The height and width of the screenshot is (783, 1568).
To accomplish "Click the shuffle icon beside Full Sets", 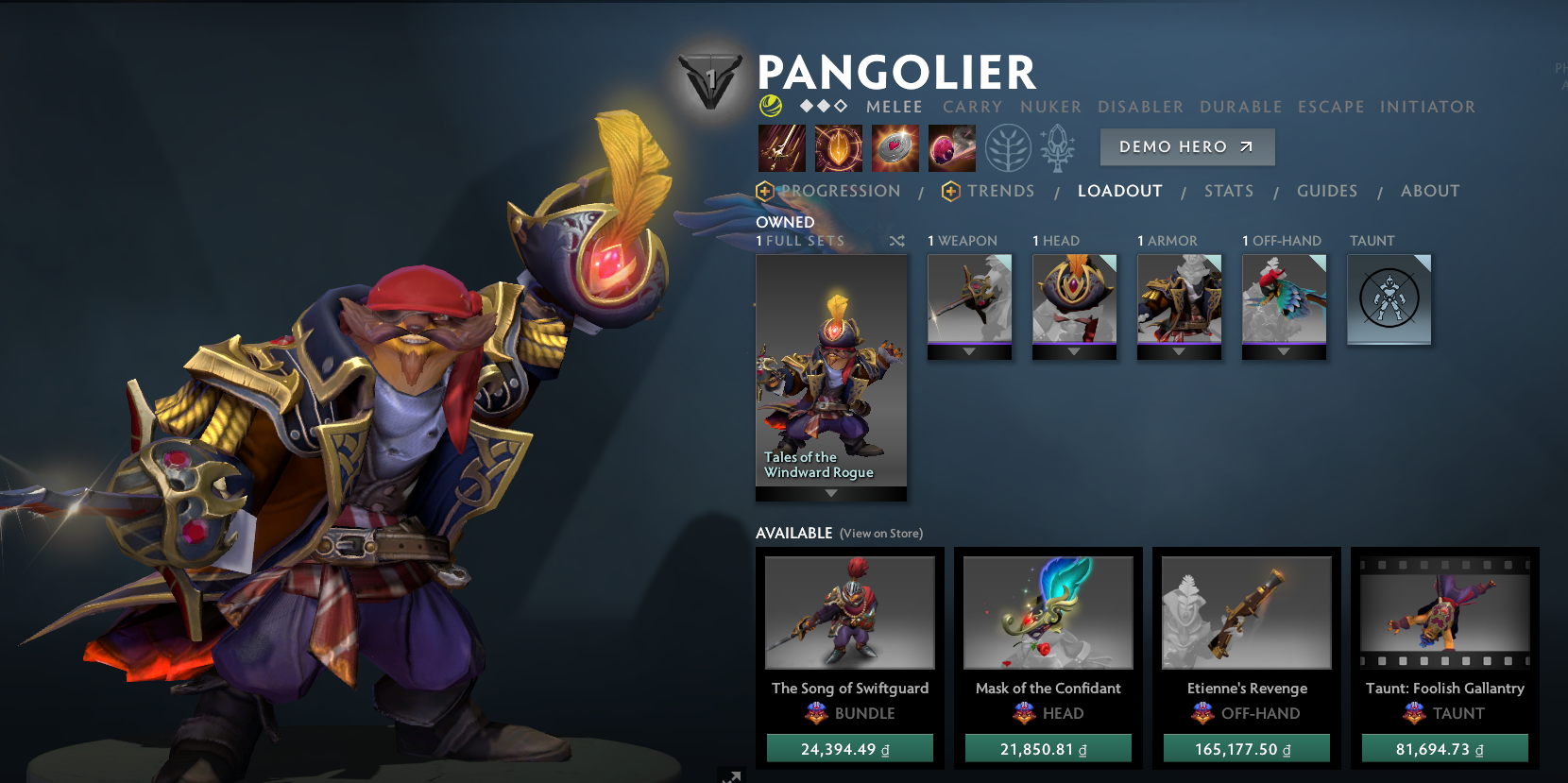I will tap(896, 241).
